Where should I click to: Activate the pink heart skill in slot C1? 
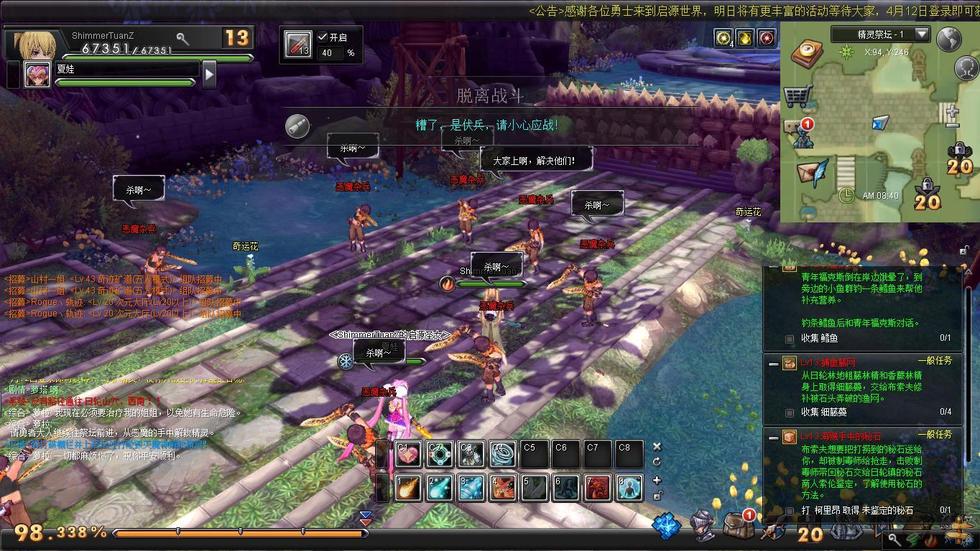coord(409,454)
